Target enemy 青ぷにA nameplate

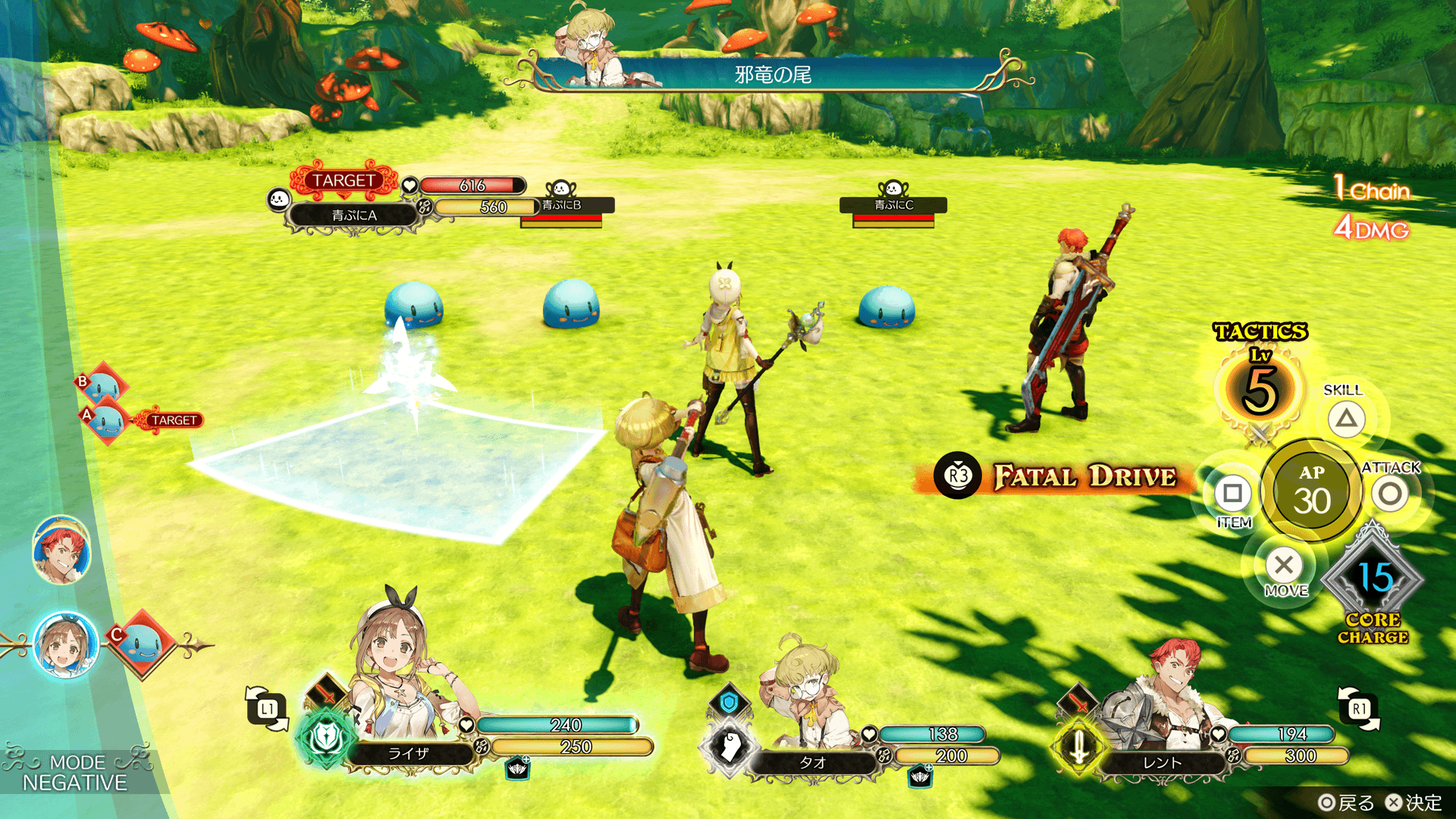[353, 215]
